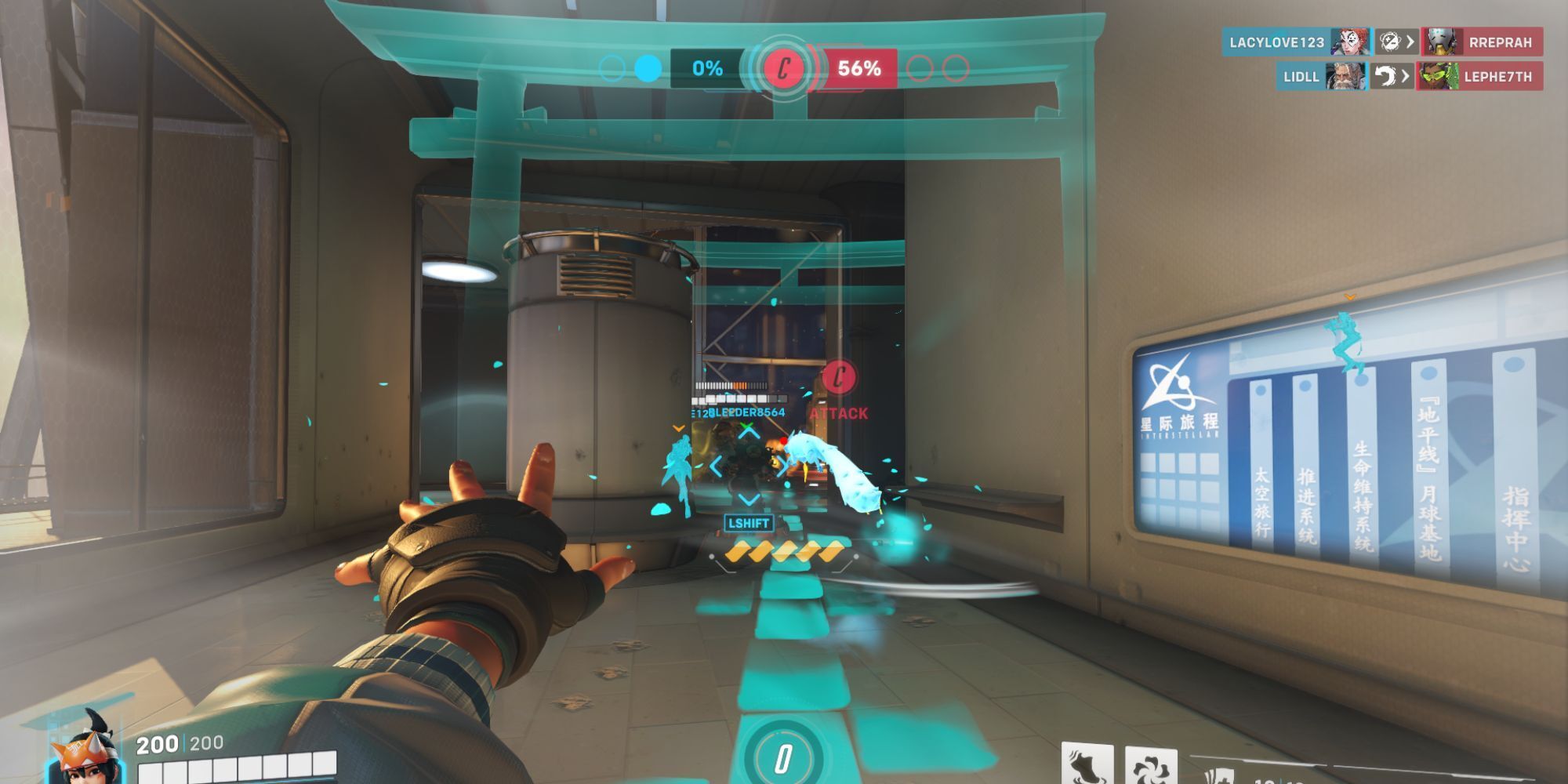The height and width of the screenshot is (784, 1568).
Task: Toggle the first hollow red circle beside 56%
Action: coord(918,68)
